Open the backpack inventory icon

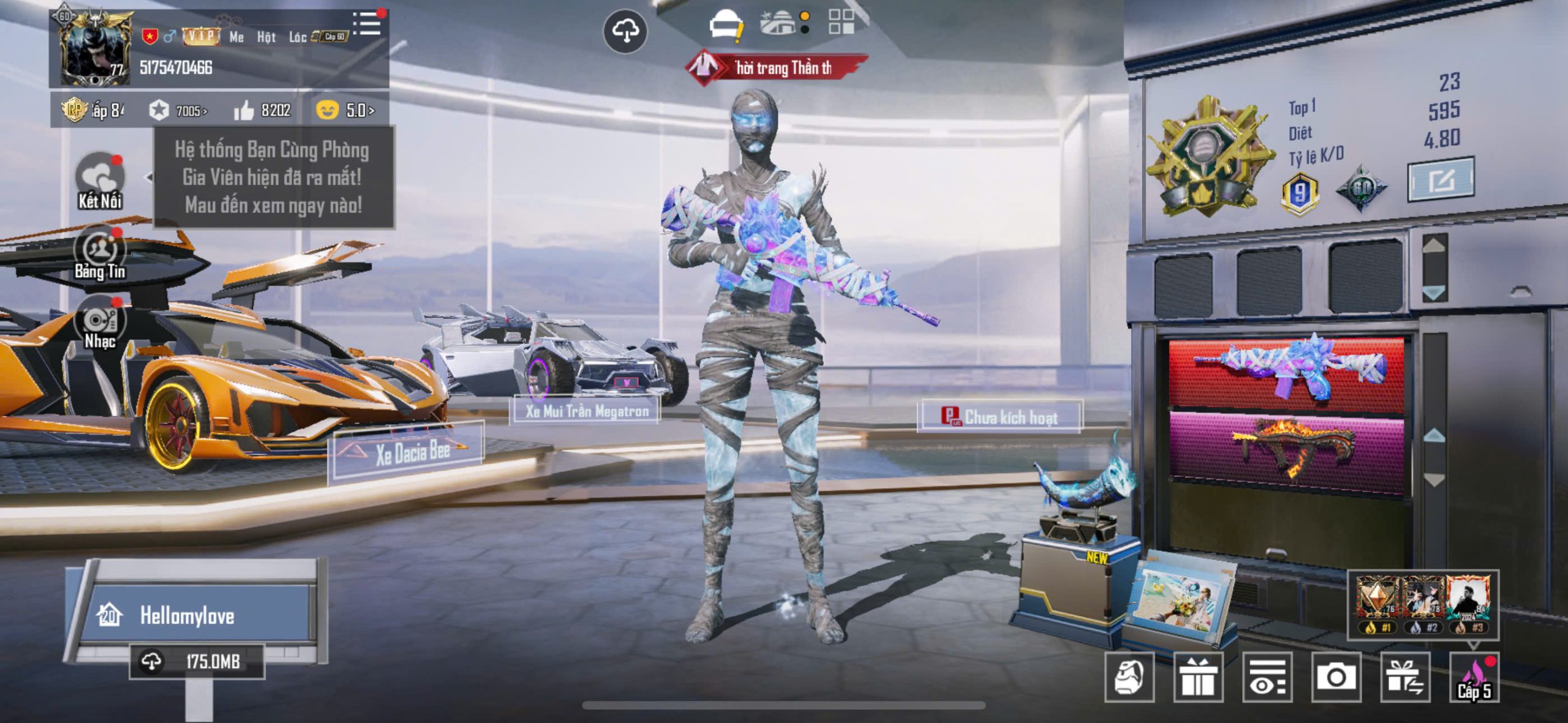point(1129,676)
